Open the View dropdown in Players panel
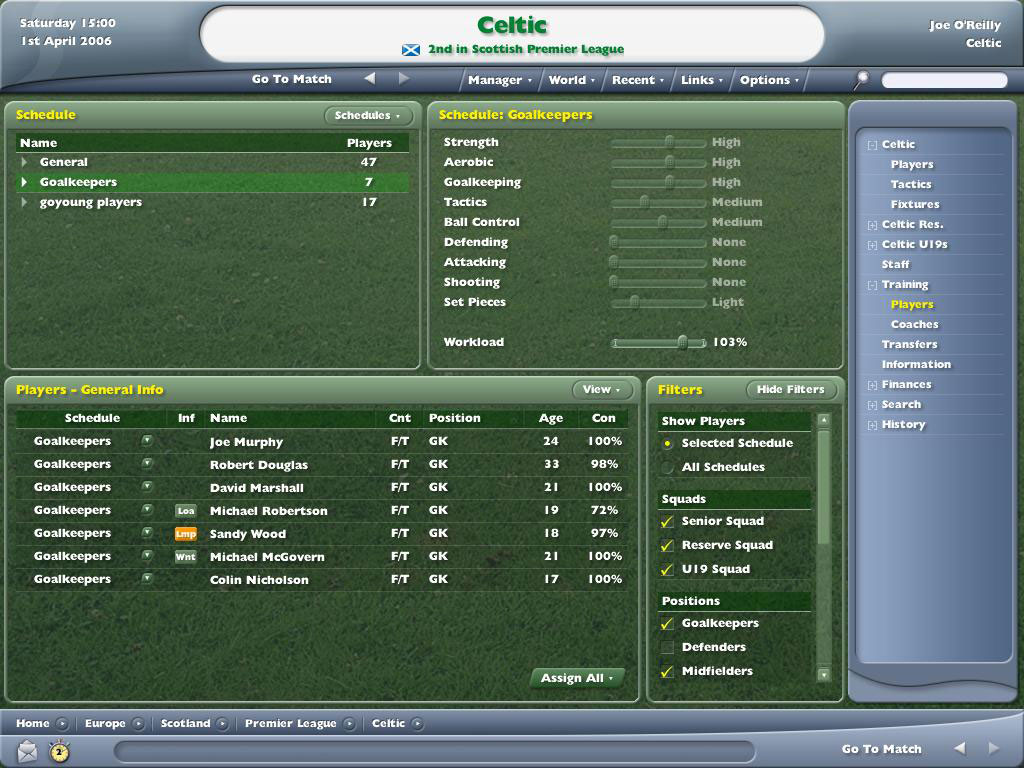1024x768 pixels. tap(600, 390)
